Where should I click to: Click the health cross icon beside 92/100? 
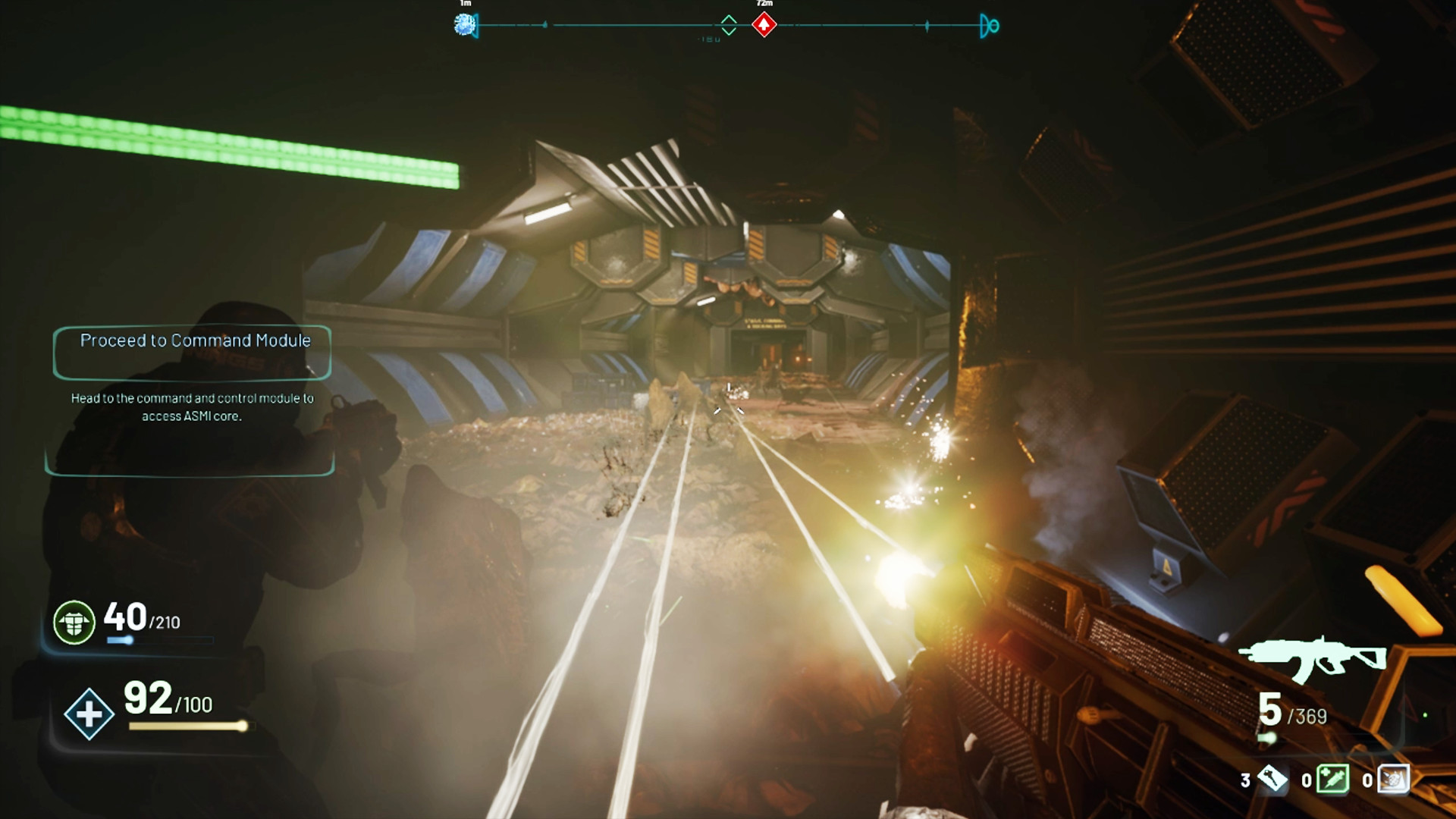click(88, 714)
